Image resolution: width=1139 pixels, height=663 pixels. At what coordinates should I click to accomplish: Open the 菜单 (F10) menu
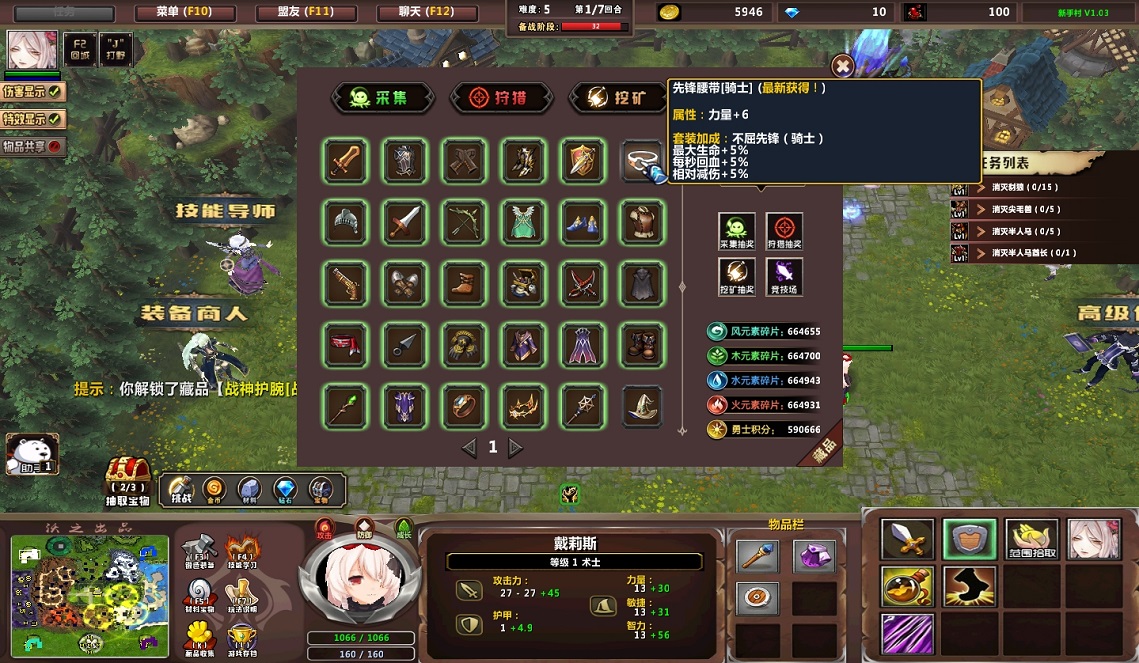pyautogui.click(x=183, y=13)
